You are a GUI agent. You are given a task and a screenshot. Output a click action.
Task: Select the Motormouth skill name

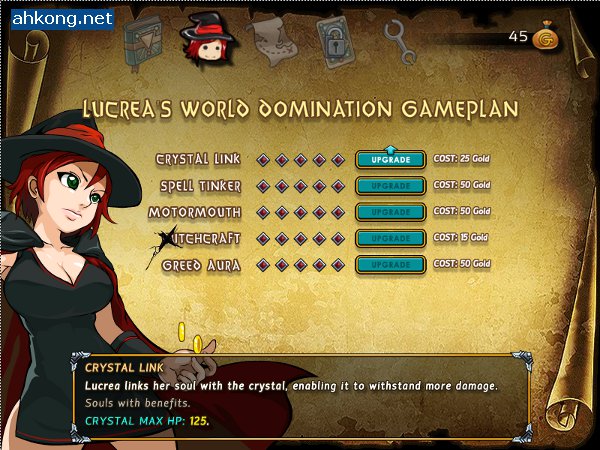(195, 213)
